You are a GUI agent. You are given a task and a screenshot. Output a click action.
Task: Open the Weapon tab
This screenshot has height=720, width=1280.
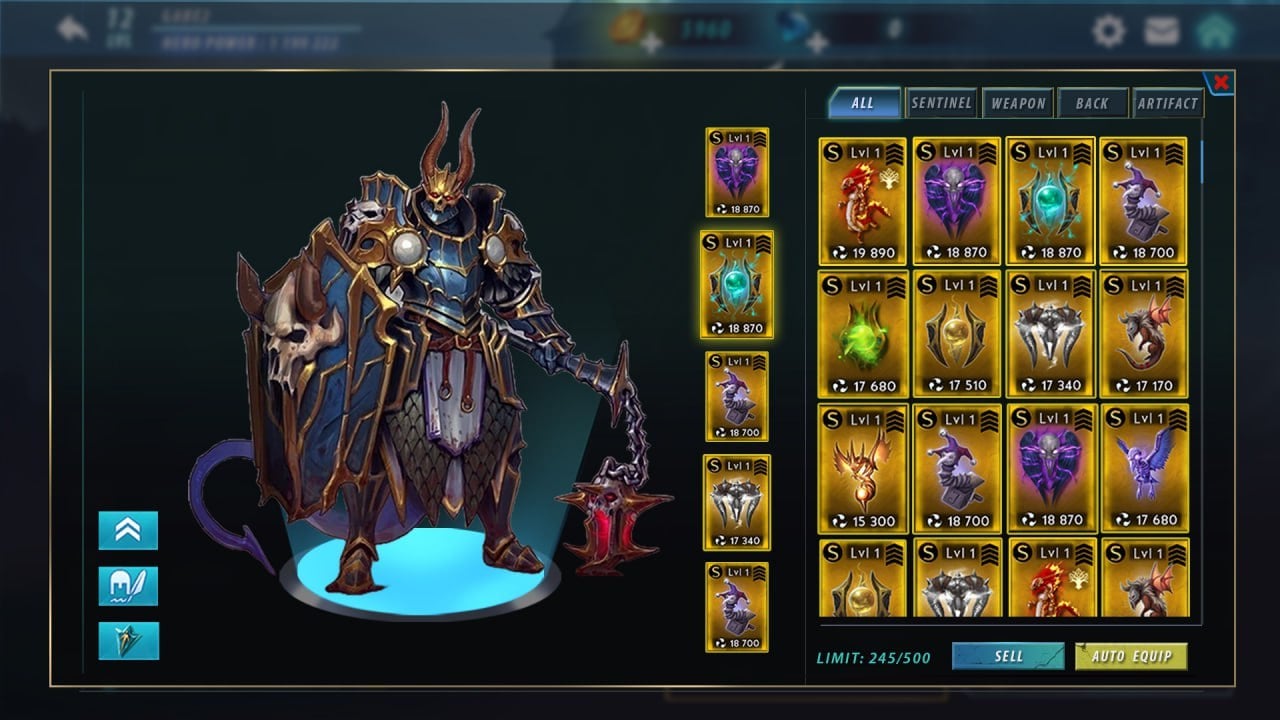[1018, 103]
